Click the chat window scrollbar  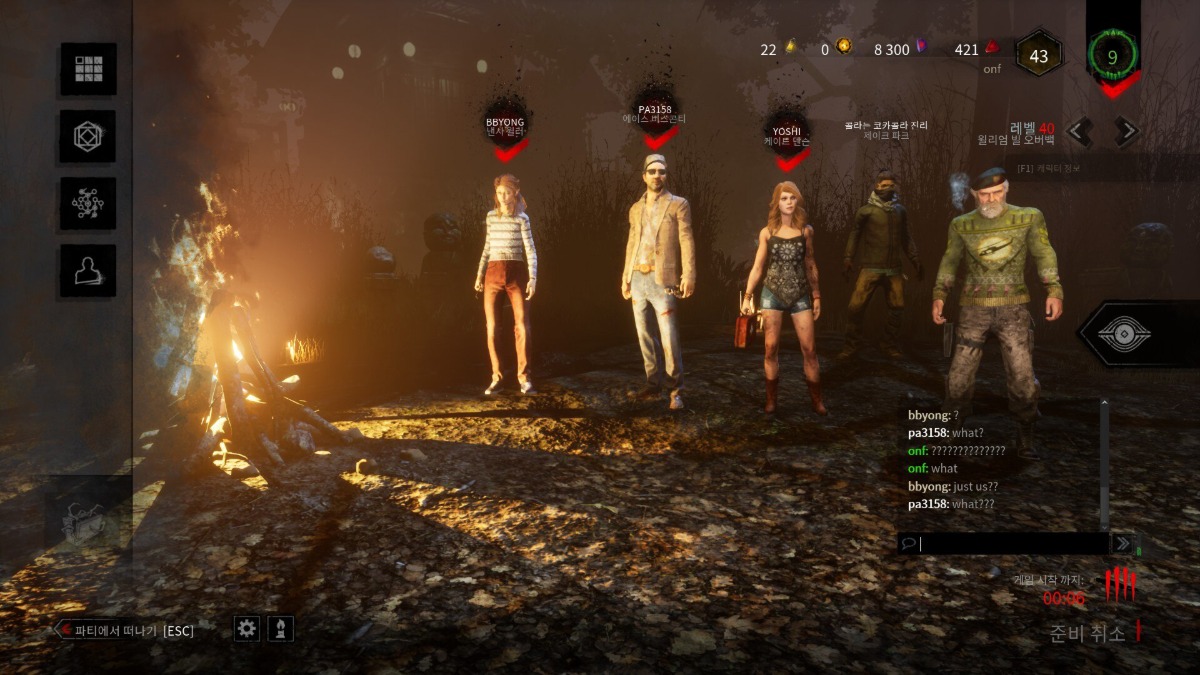pyautogui.click(x=1105, y=465)
